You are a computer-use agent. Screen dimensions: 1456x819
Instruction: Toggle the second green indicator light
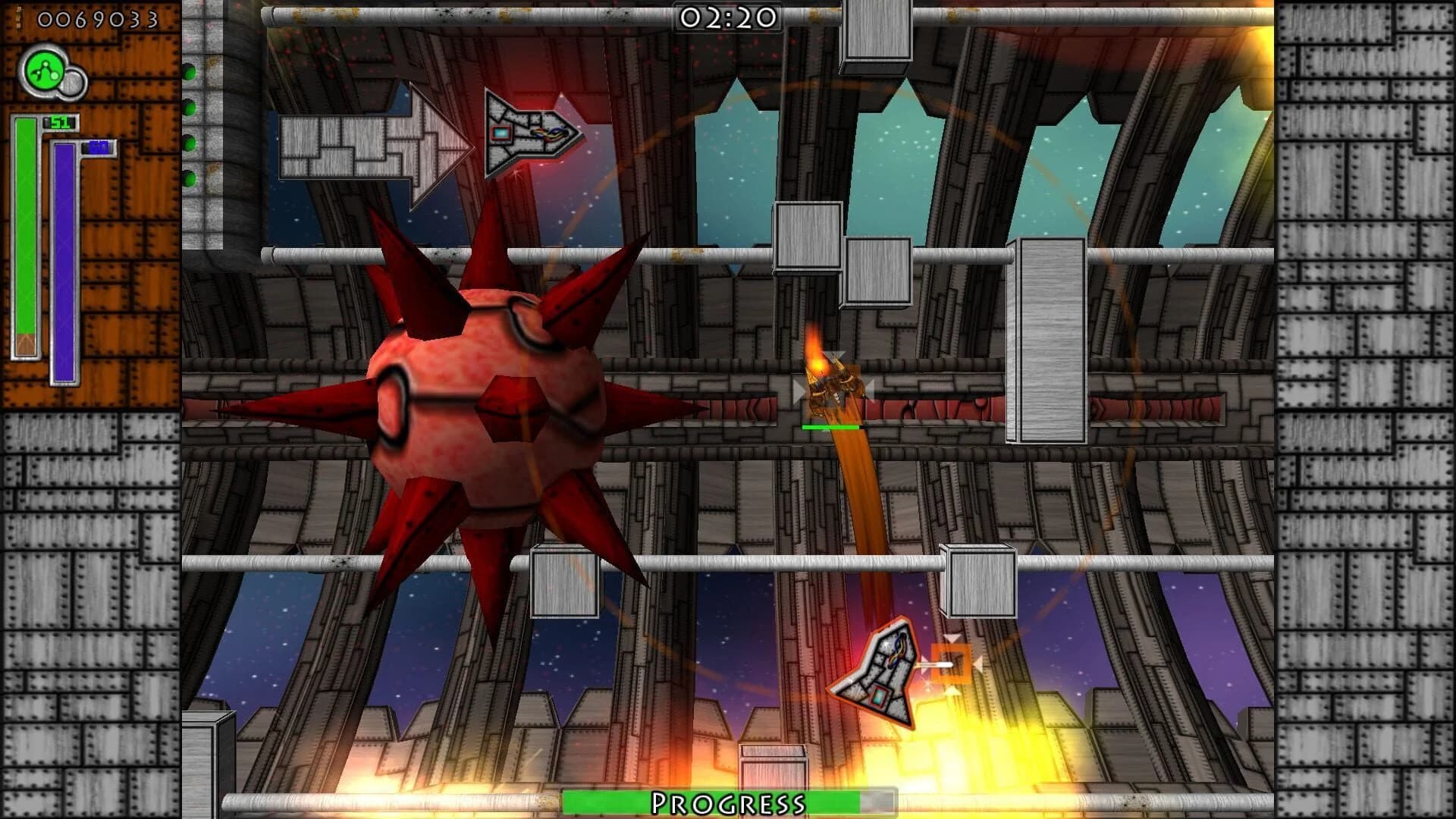click(x=193, y=108)
